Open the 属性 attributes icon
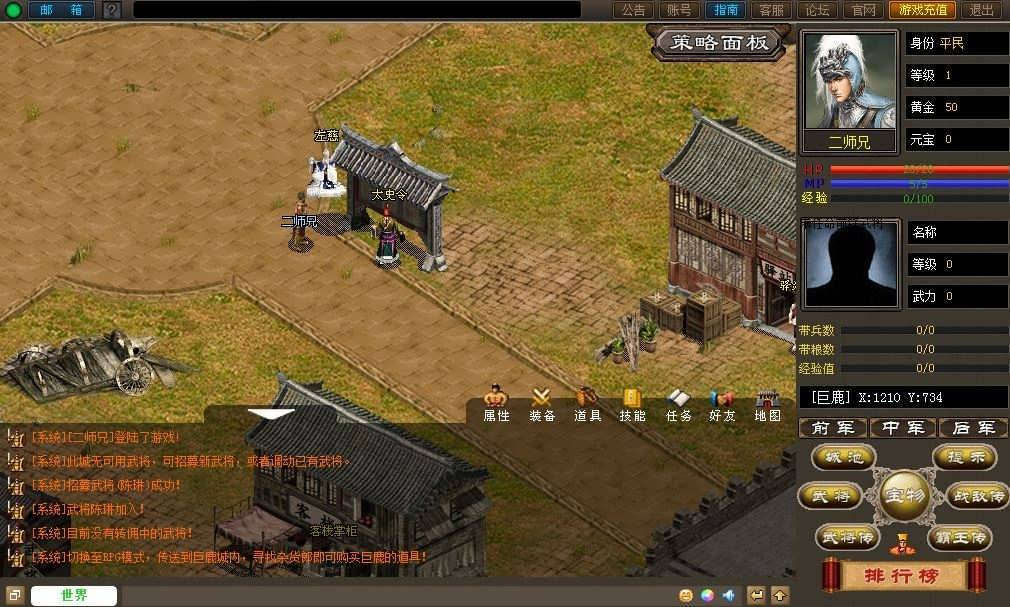 point(496,404)
